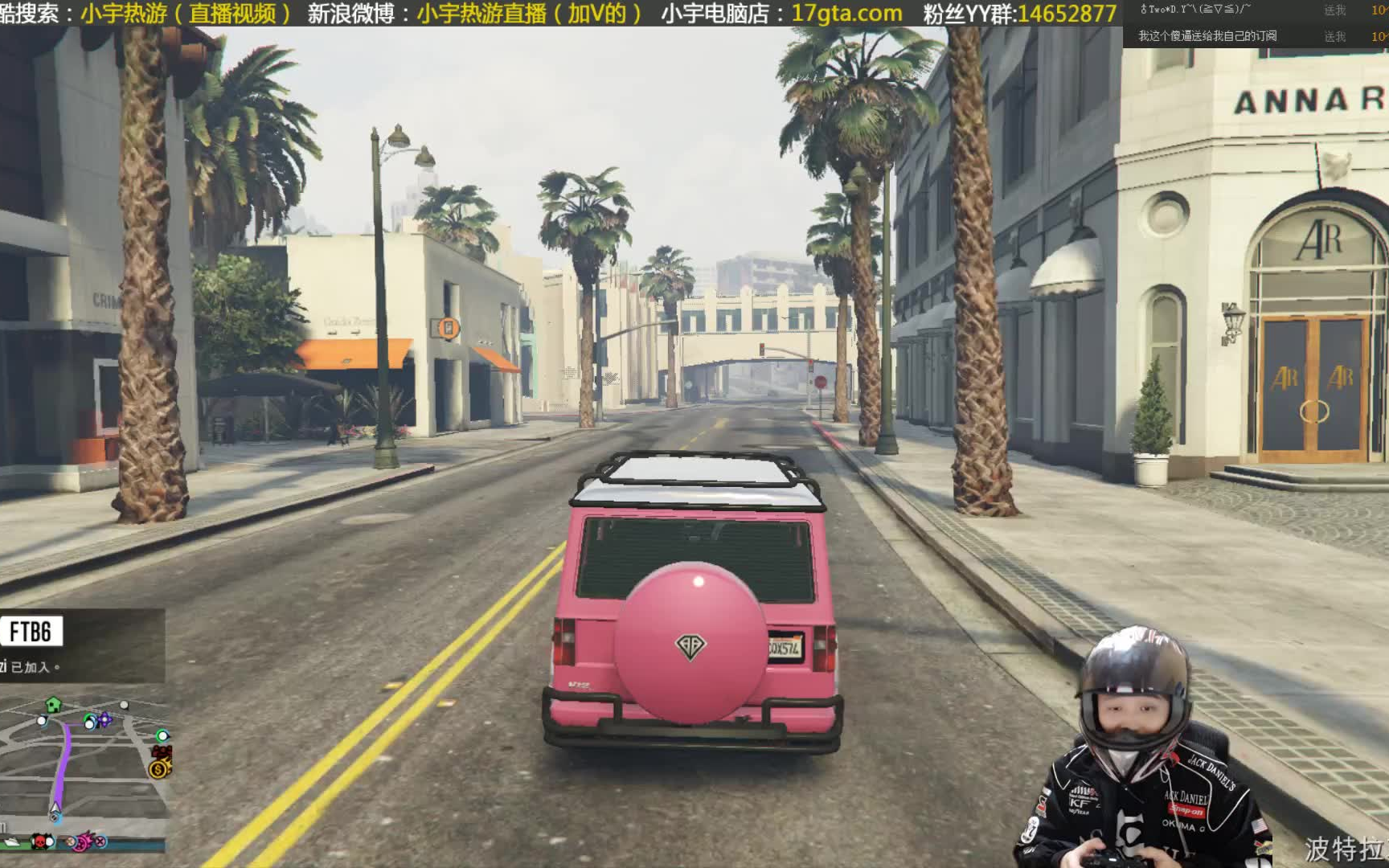
Task: Click the gold dollar coin mission blip
Action: tap(159, 768)
